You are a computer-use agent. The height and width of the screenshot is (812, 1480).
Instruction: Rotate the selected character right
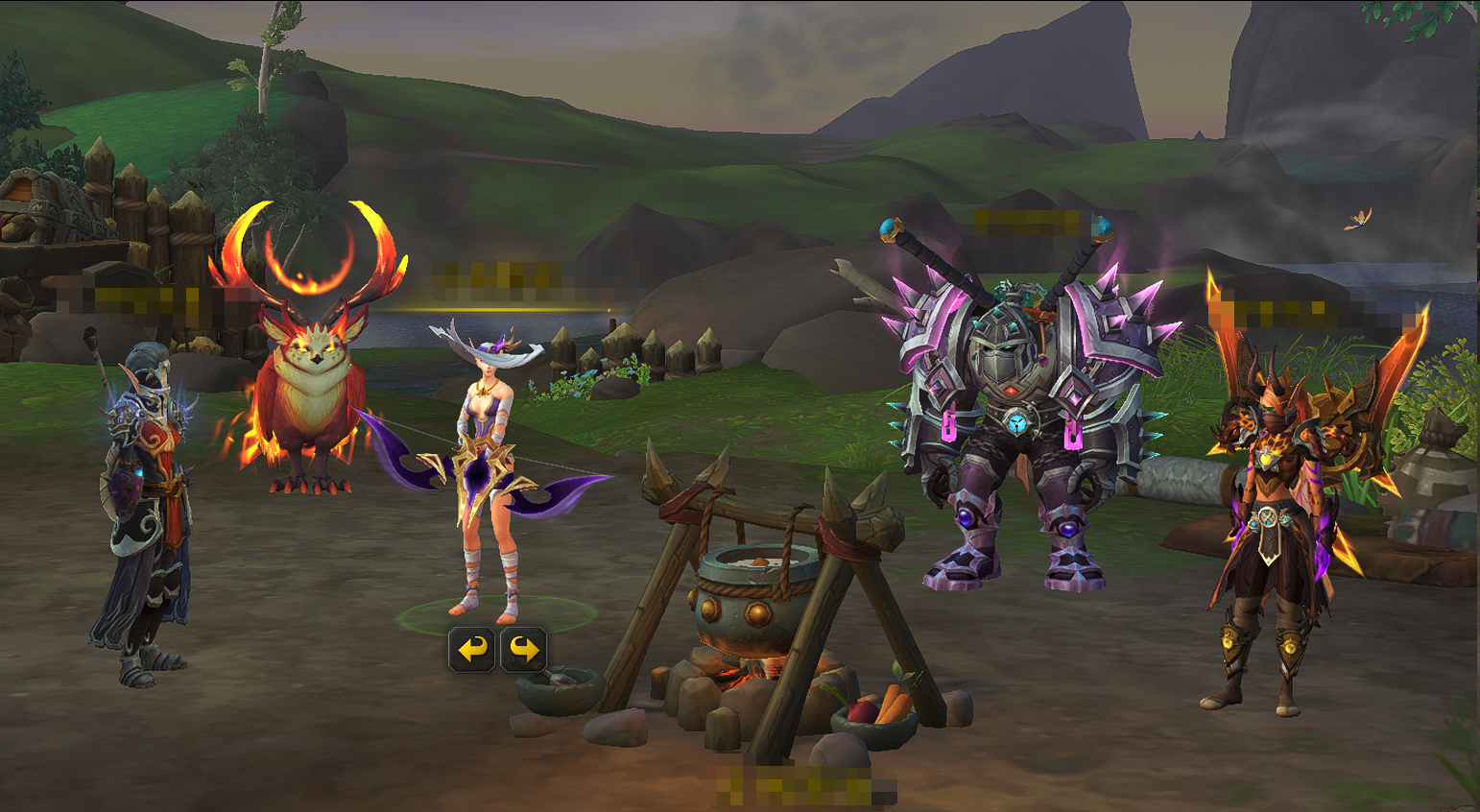point(523,650)
